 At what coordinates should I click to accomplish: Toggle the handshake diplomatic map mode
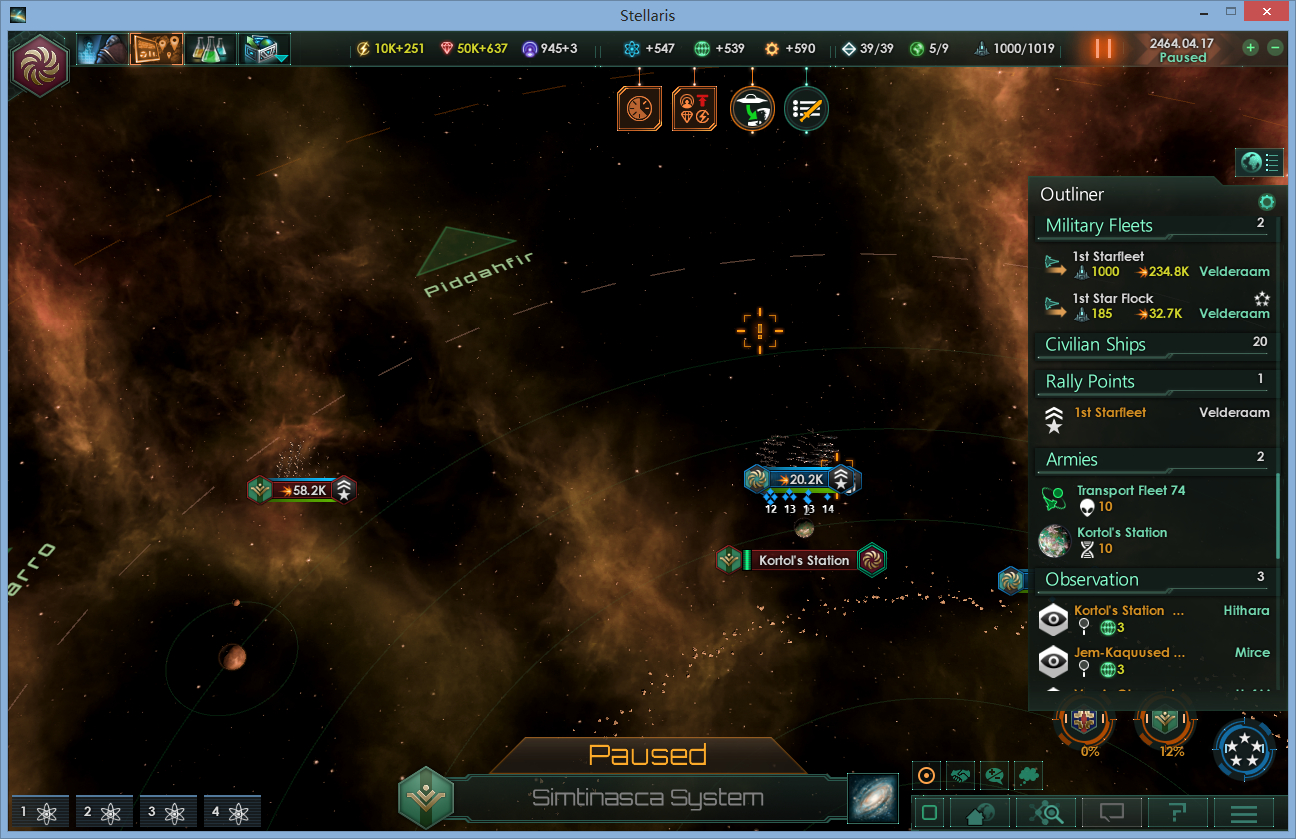coord(960,775)
